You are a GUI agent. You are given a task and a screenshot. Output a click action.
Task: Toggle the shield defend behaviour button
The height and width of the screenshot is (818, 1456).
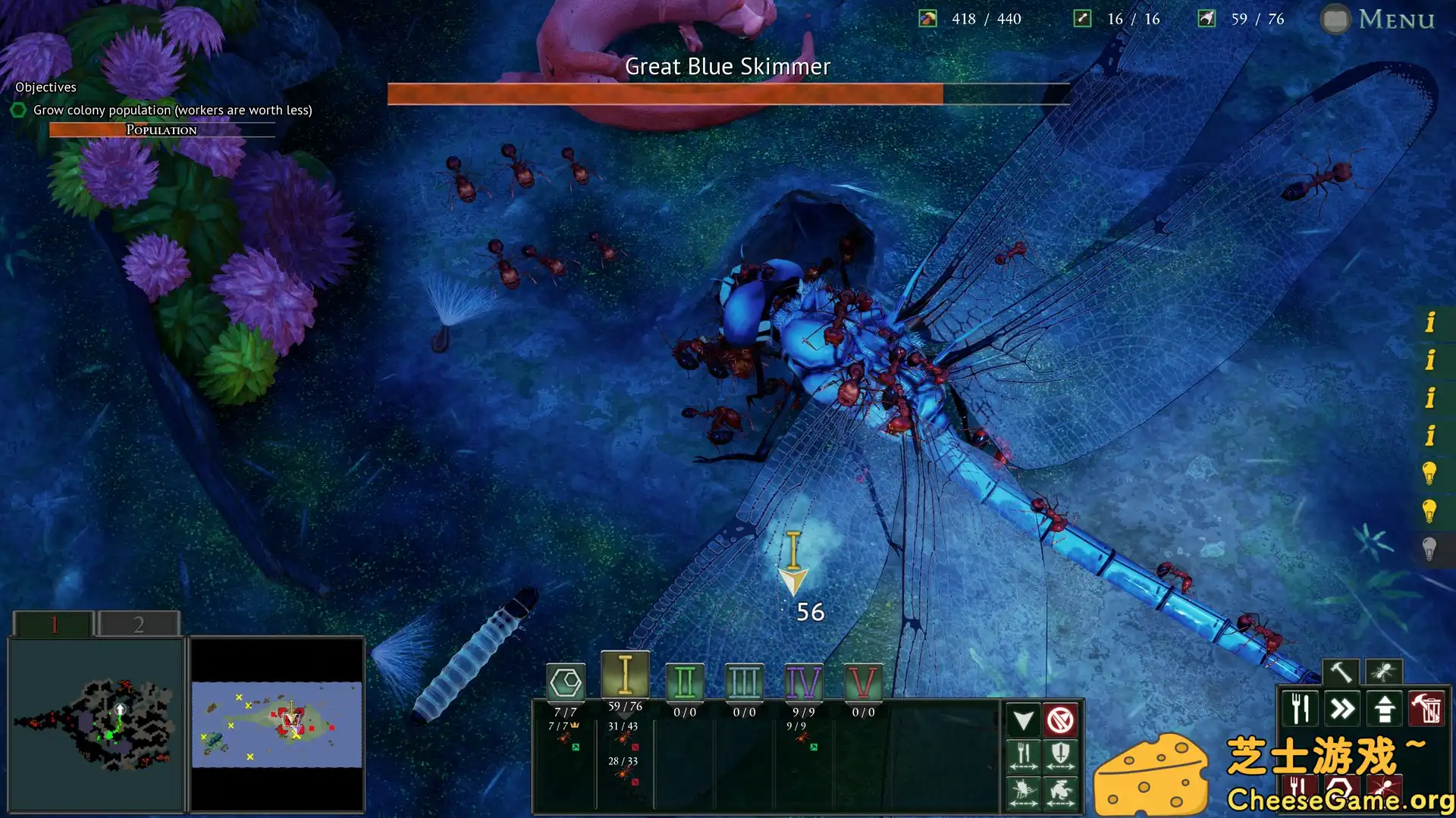(x=1060, y=756)
